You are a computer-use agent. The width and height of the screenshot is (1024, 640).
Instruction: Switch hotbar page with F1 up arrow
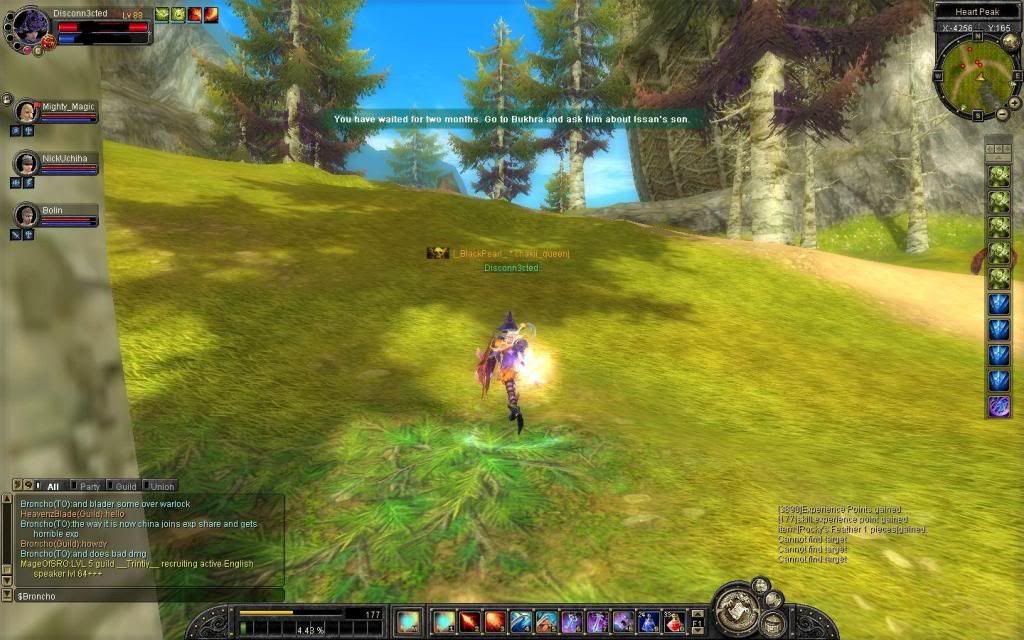point(699,614)
